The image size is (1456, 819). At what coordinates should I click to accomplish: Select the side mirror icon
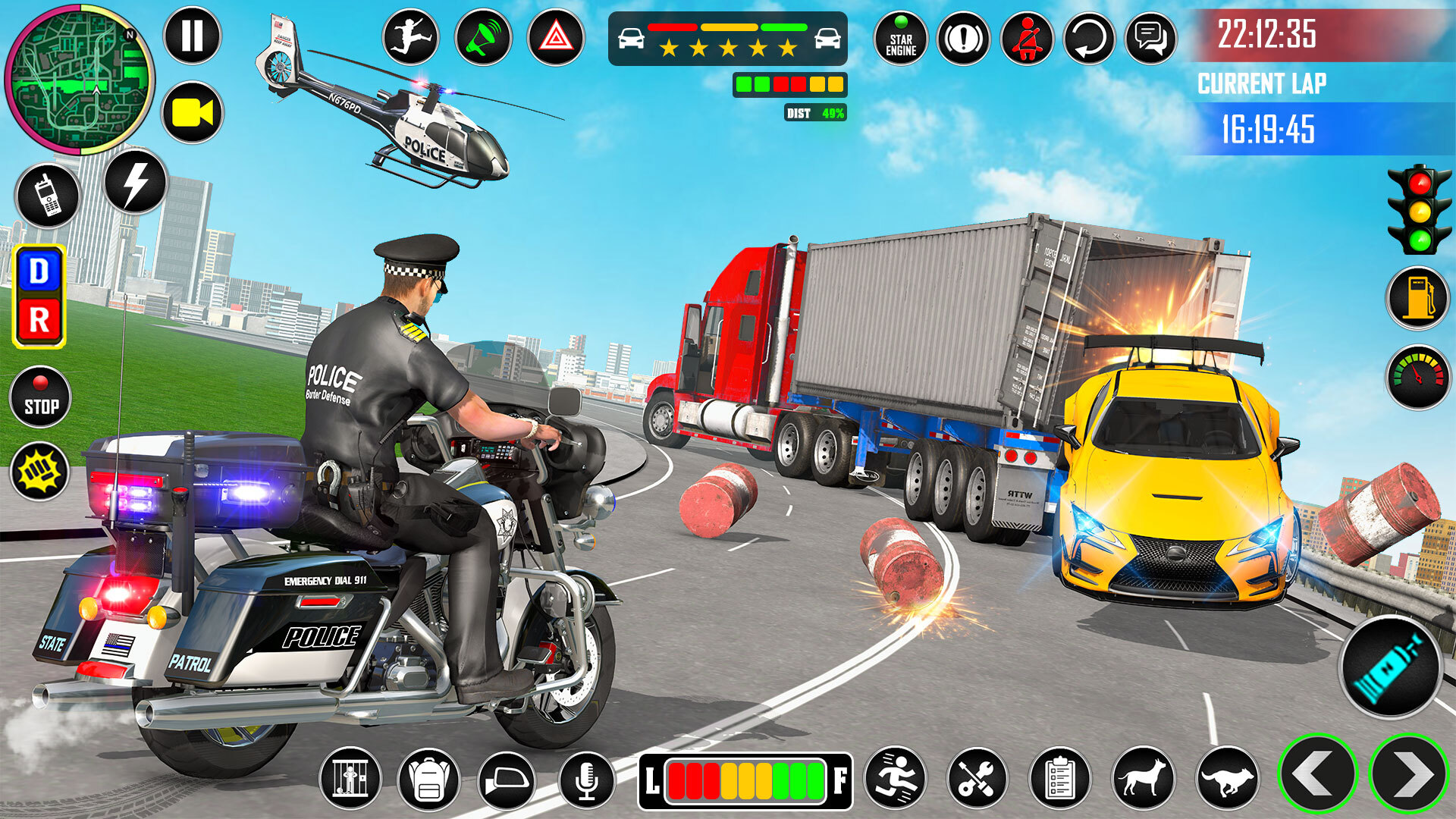pyautogui.click(x=509, y=777)
